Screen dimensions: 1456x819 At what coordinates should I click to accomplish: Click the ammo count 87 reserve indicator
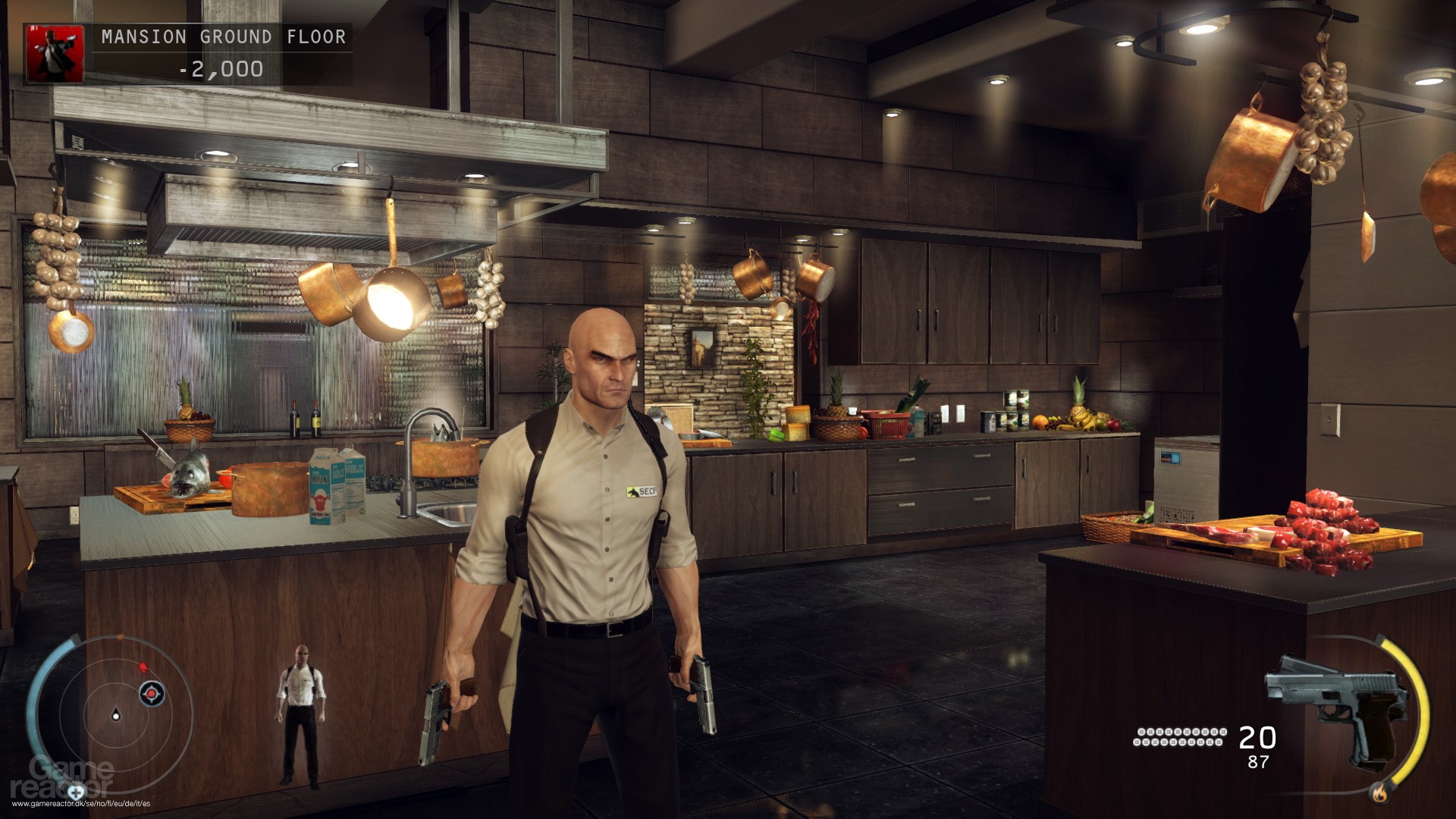point(1258,761)
